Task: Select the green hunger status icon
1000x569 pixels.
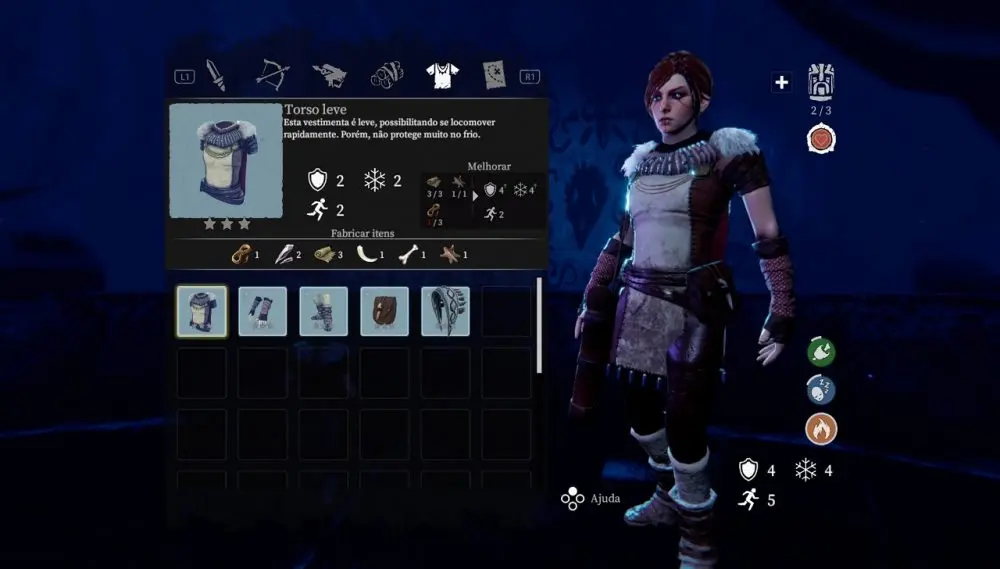Action: point(821,352)
